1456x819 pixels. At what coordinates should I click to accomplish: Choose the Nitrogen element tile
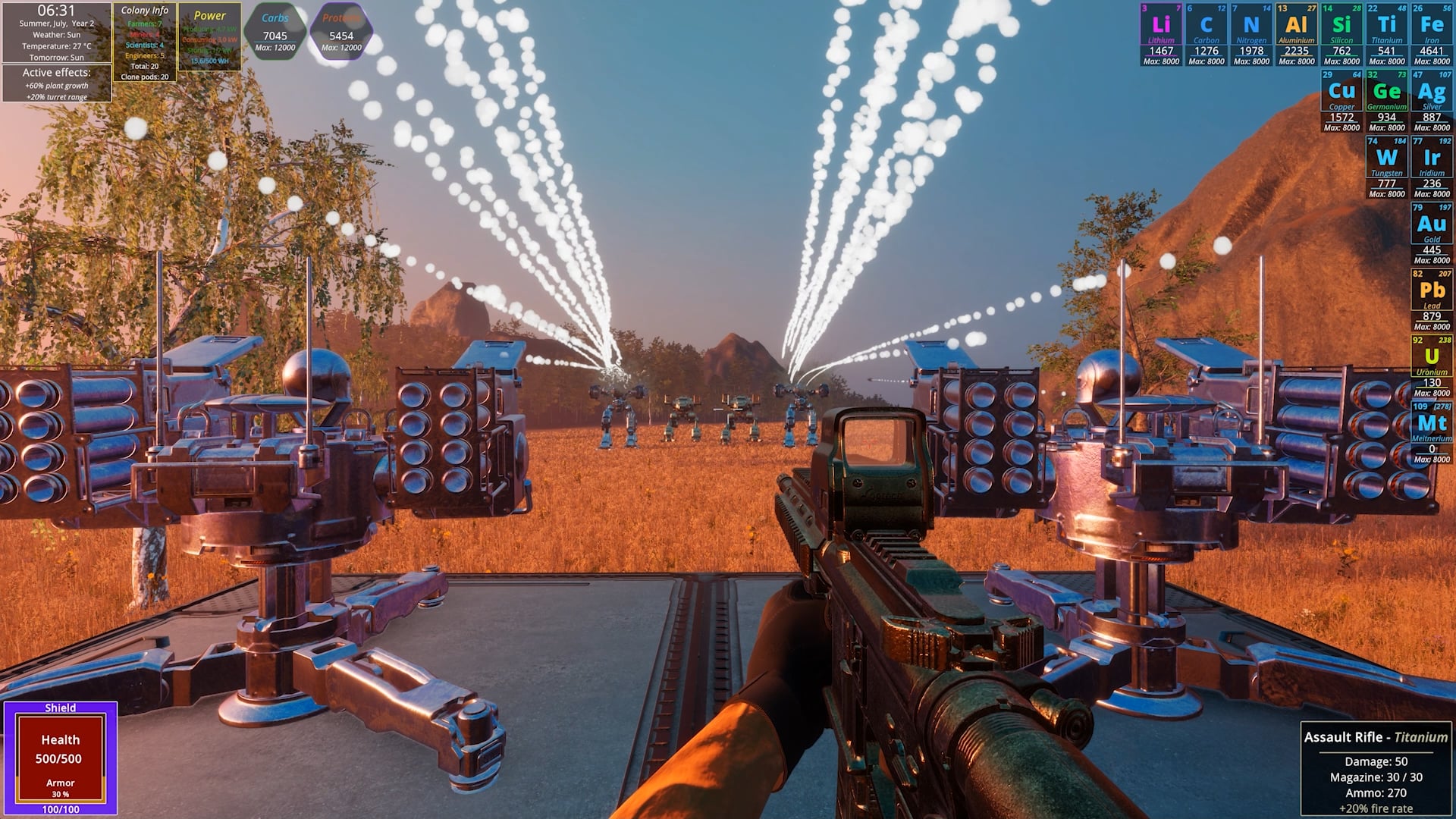click(1251, 34)
